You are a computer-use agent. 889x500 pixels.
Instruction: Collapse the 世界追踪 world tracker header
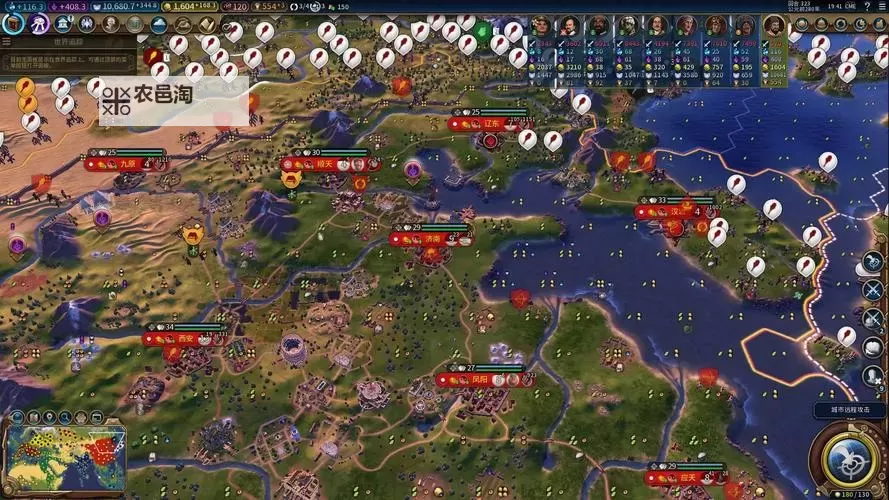[68, 43]
